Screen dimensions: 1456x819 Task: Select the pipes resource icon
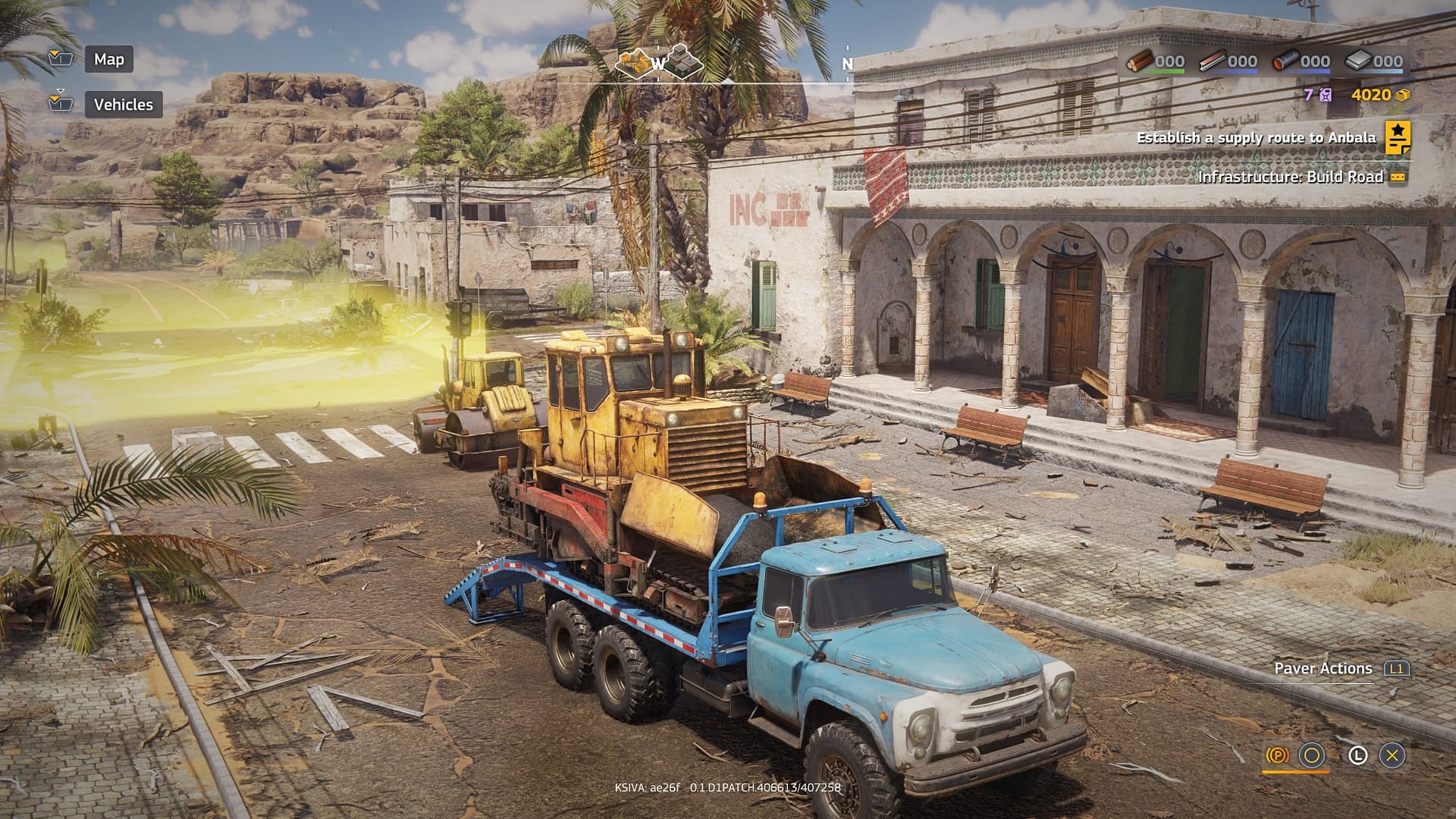[x=1285, y=60]
